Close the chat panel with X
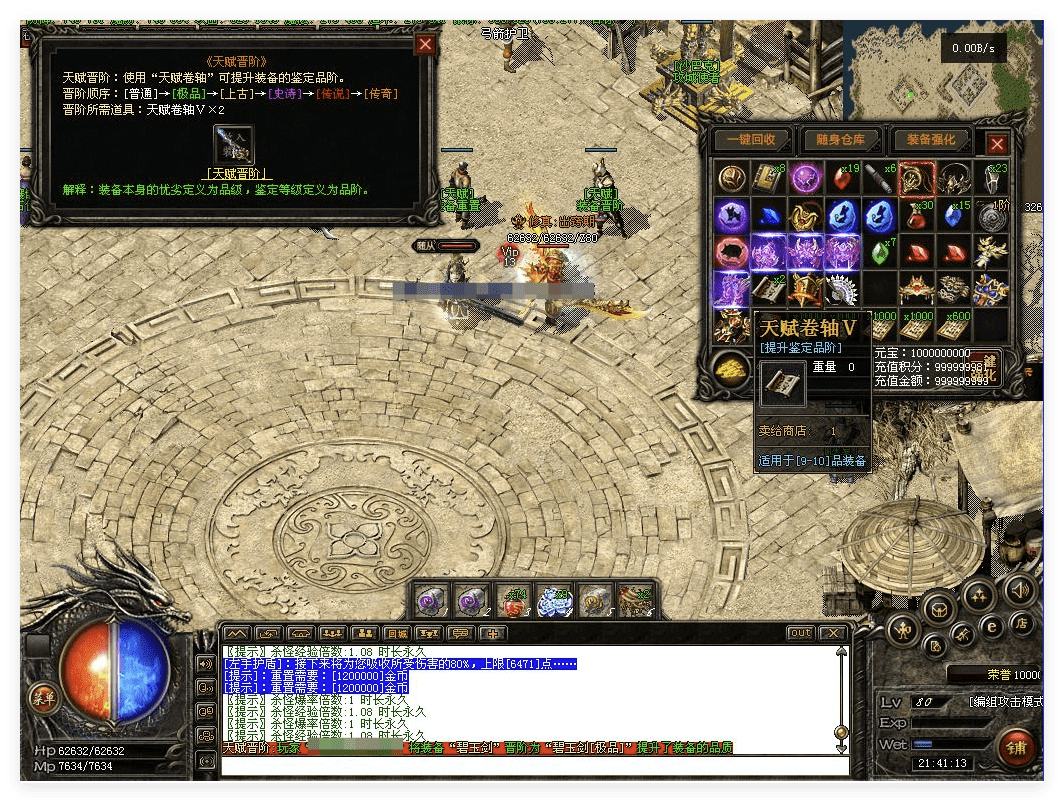Image resolution: width=1064 pixels, height=803 pixels. (832, 633)
